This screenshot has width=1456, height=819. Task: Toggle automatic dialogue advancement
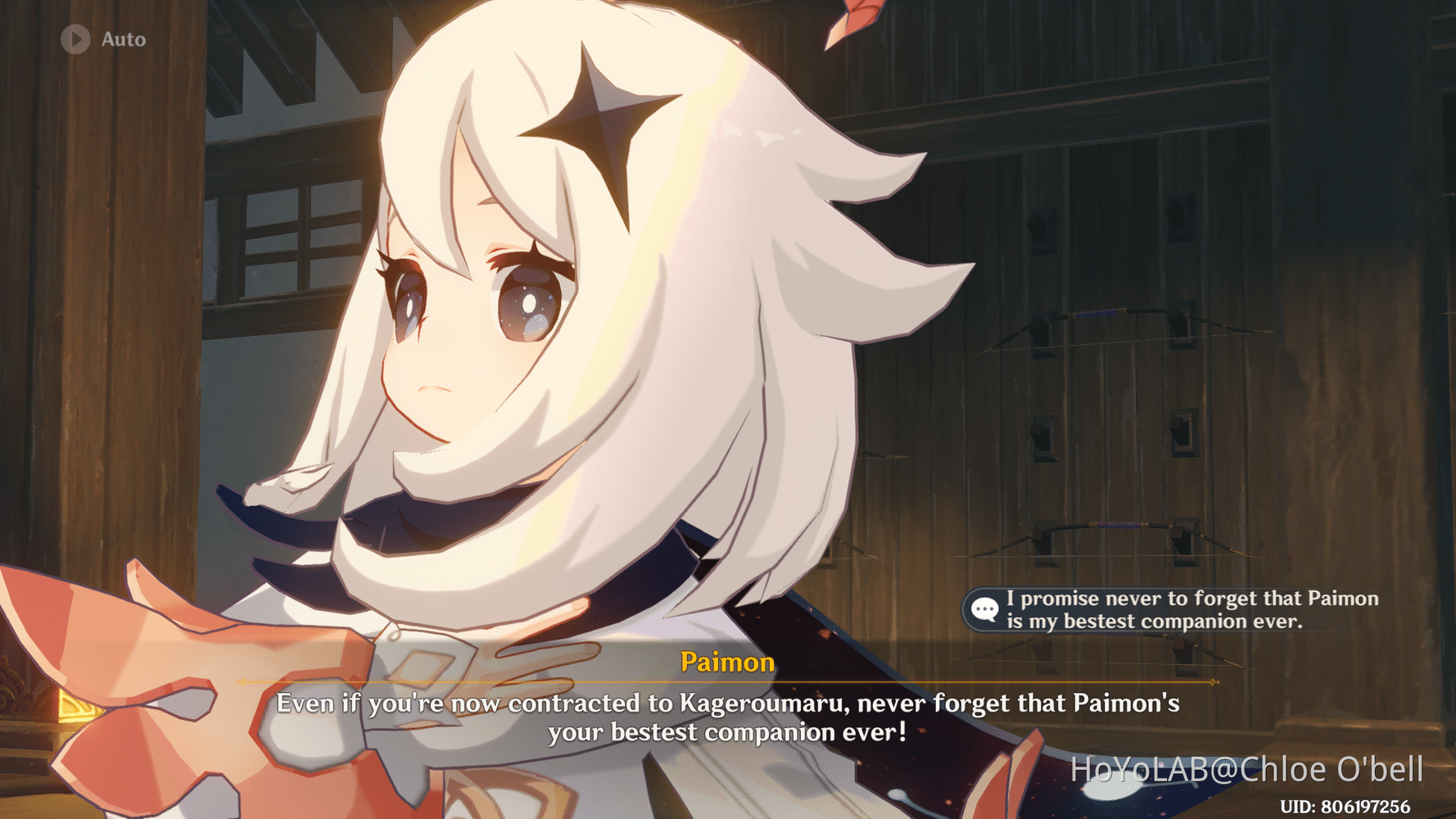tap(98, 38)
